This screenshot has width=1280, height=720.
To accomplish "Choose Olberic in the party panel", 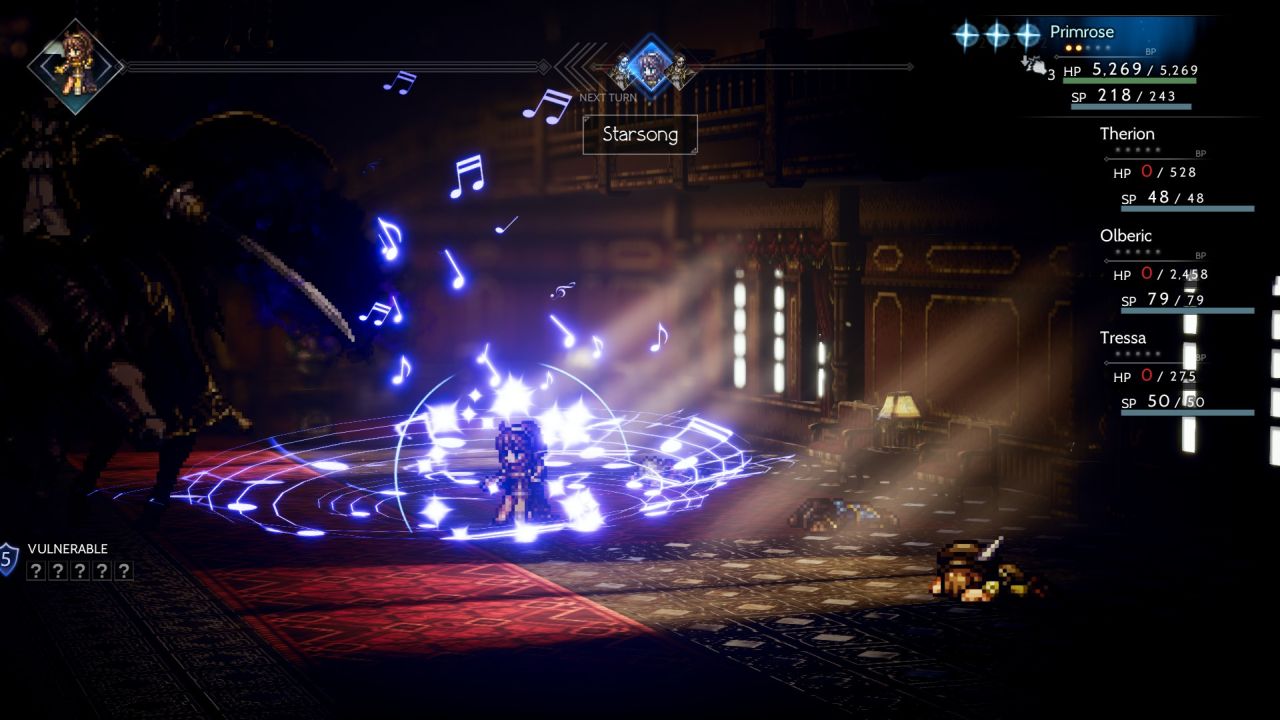I will point(1126,237).
